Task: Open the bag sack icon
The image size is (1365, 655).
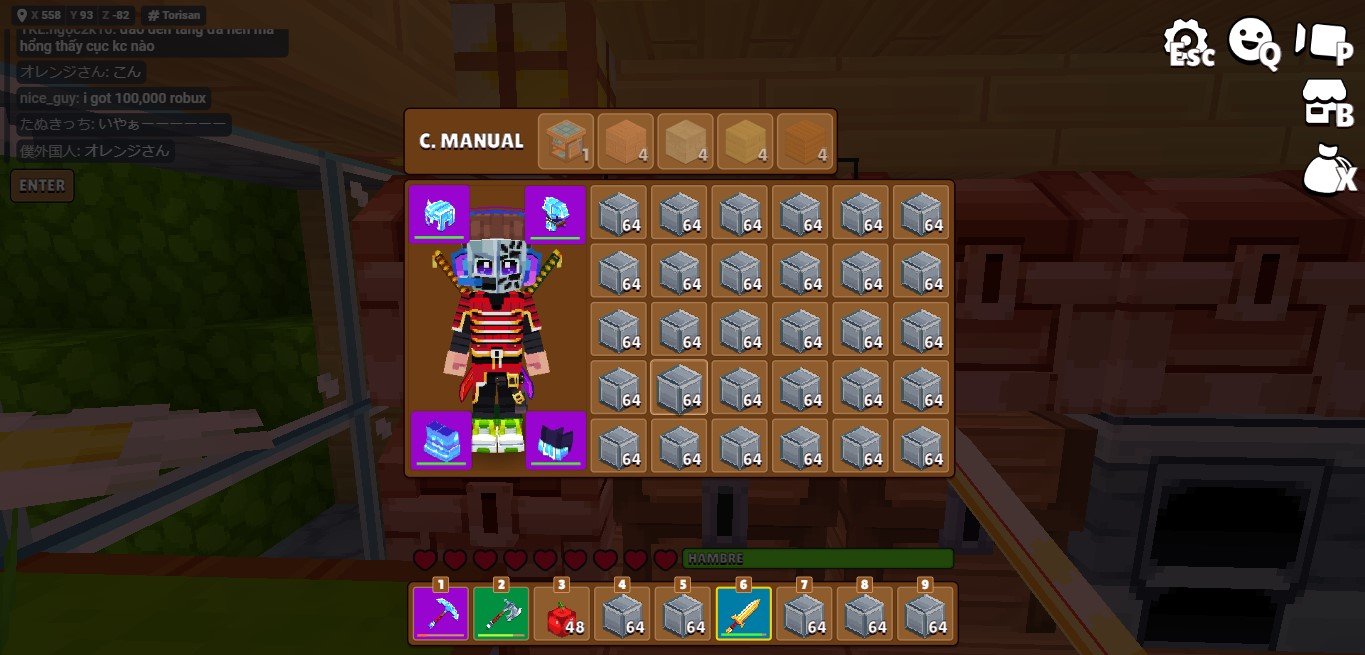Action: (x=1328, y=169)
